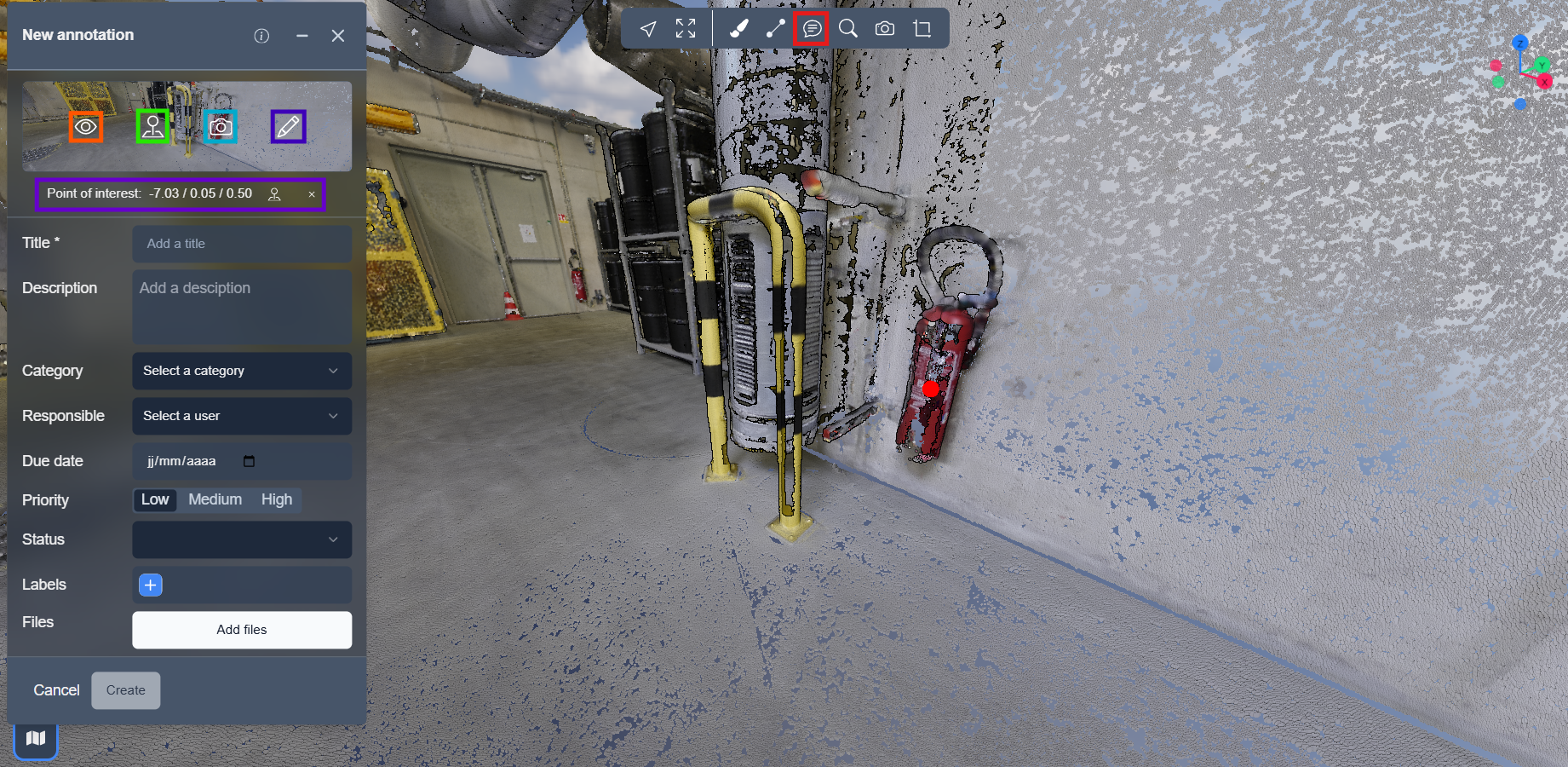The width and height of the screenshot is (1568, 767).
Task: Minimize the New annotation panel
Action: (x=302, y=36)
